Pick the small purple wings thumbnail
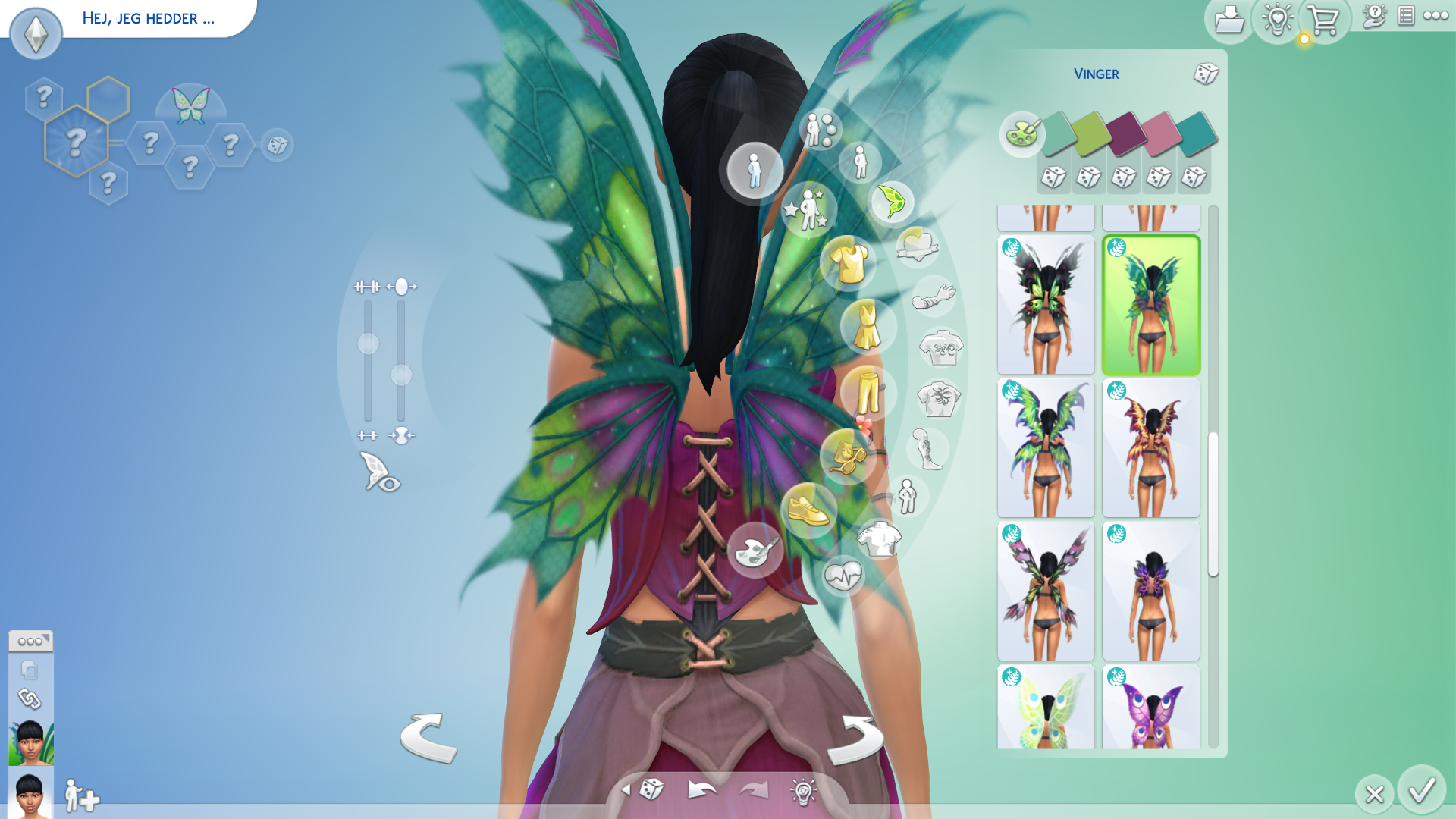The width and height of the screenshot is (1456, 819). click(1150, 591)
